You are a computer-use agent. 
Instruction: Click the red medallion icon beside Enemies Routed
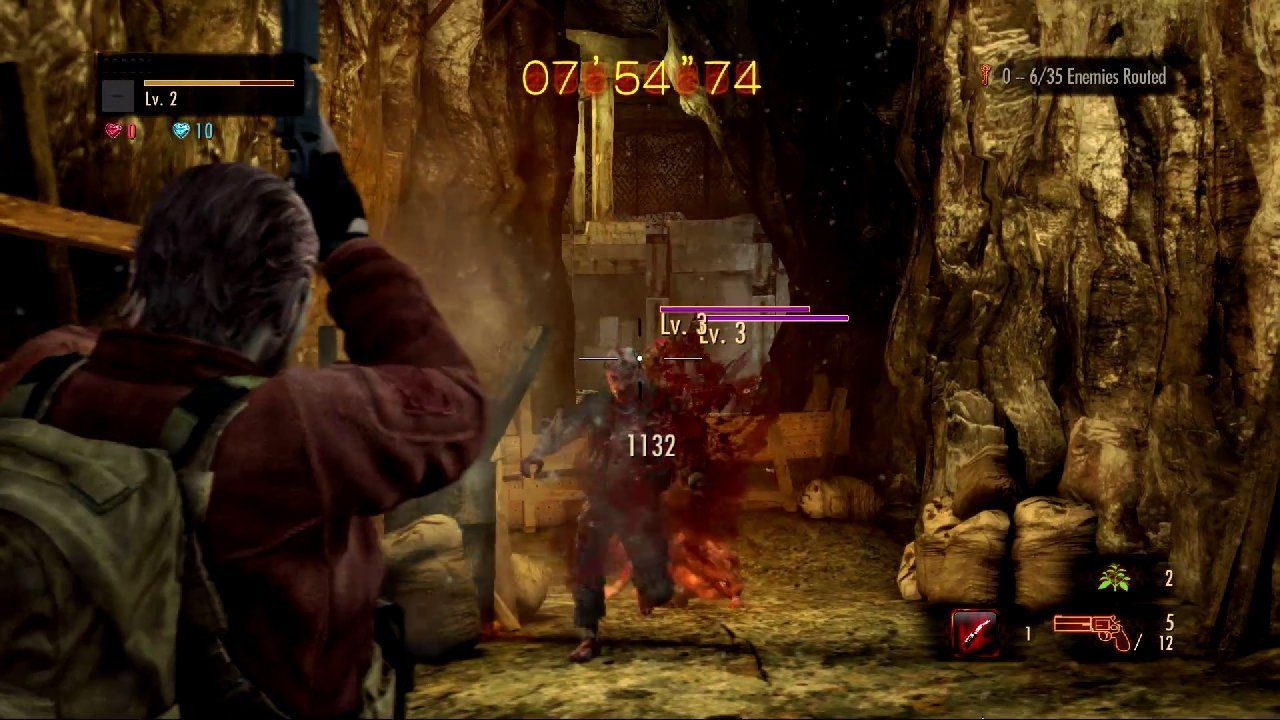pyautogui.click(x=984, y=73)
